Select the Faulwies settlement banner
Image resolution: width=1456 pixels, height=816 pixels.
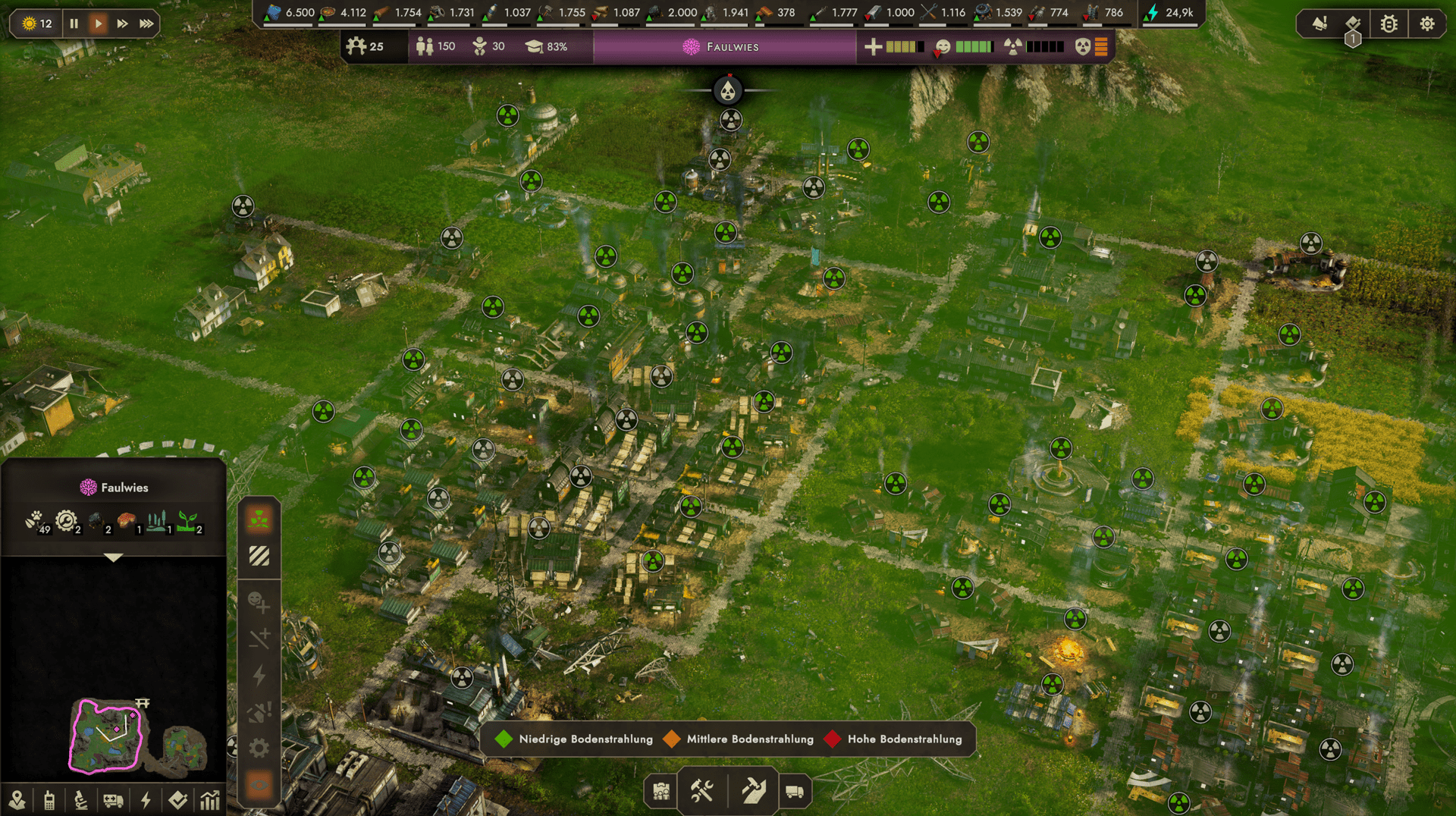pyautogui.click(x=724, y=47)
